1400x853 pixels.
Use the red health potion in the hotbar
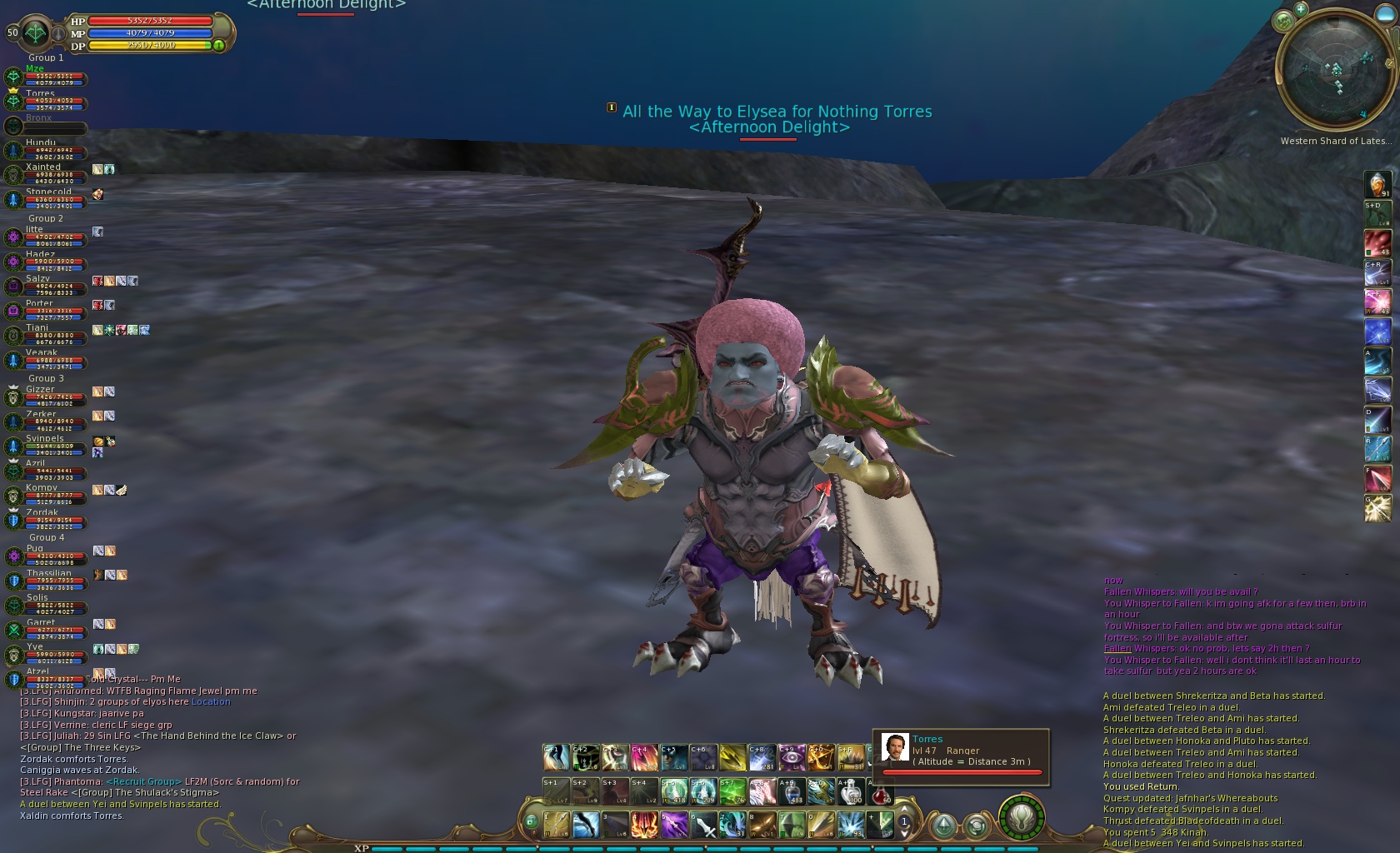[881, 791]
